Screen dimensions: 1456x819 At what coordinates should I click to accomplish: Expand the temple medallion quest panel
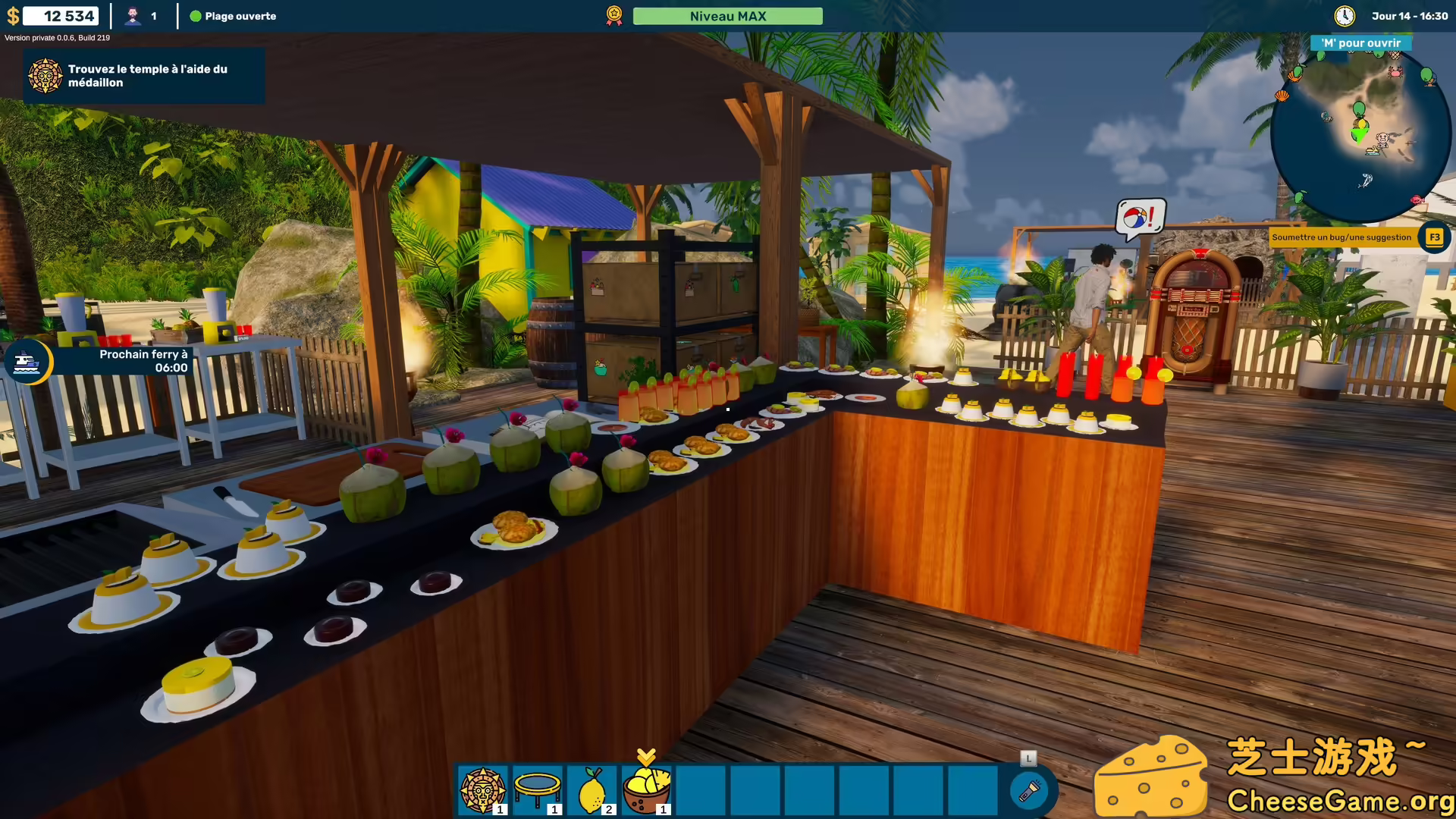tap(144, 75)
